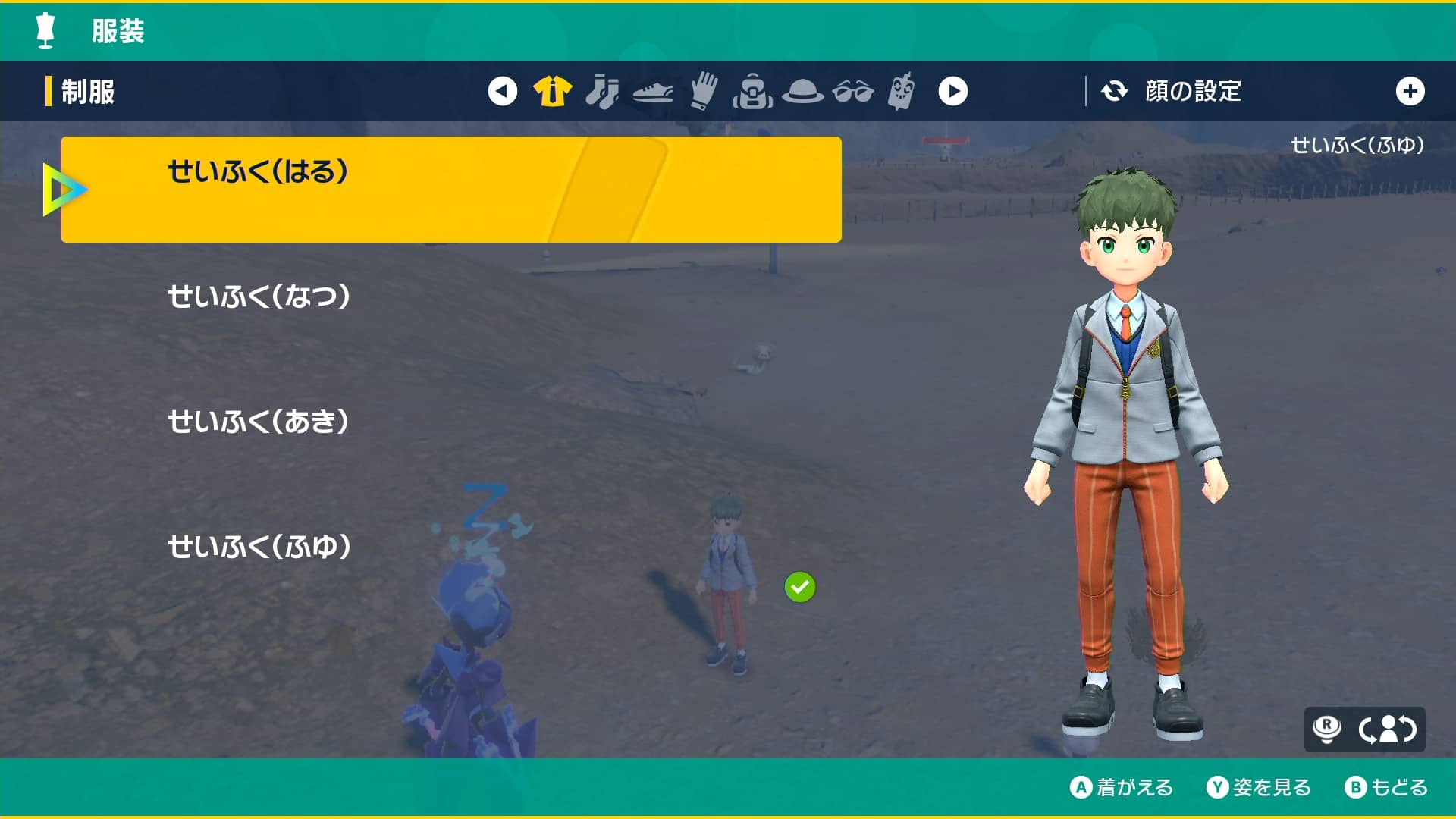Select the eyewear category icon
Viewport: 1456px width, 819px height.
click(854, 90)
